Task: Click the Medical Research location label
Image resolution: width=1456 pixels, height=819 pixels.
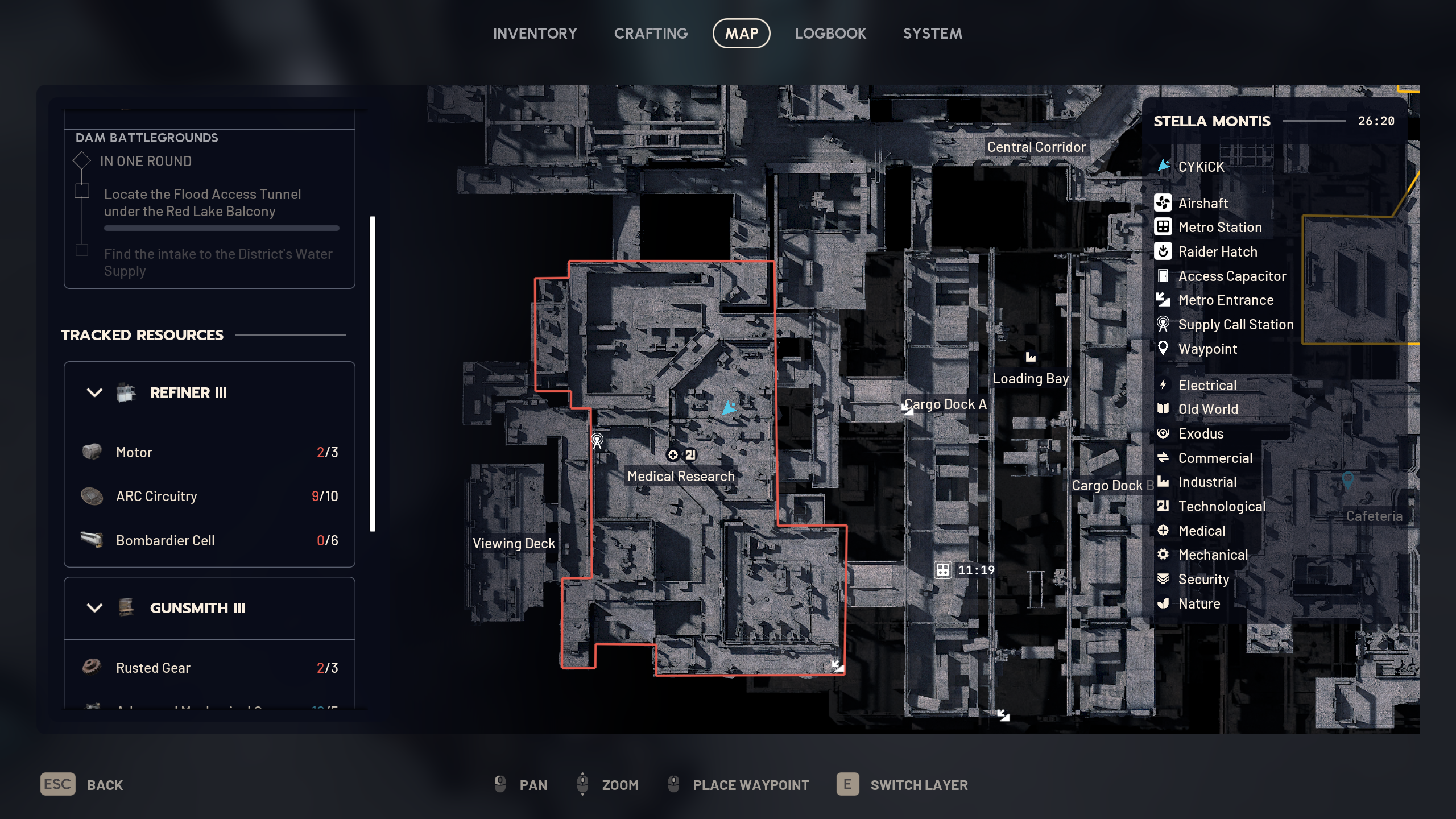Action: [681, 476]
